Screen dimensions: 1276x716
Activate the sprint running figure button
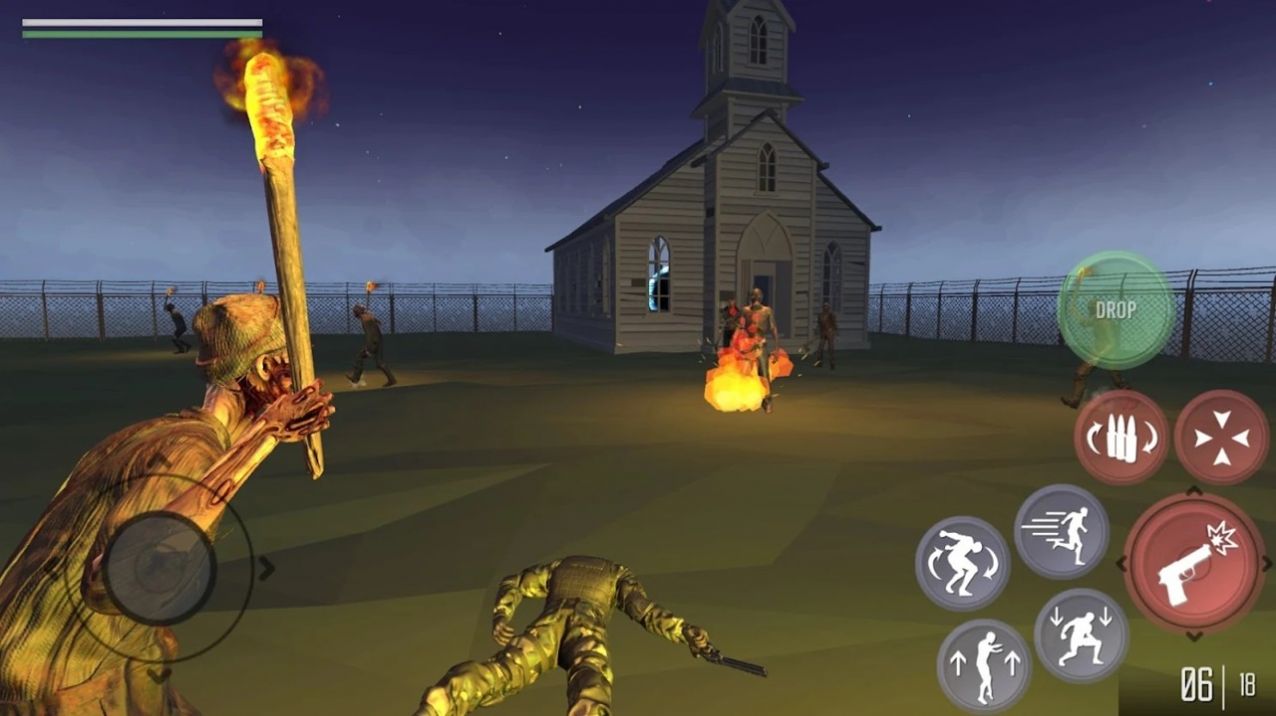(1061, 532)
